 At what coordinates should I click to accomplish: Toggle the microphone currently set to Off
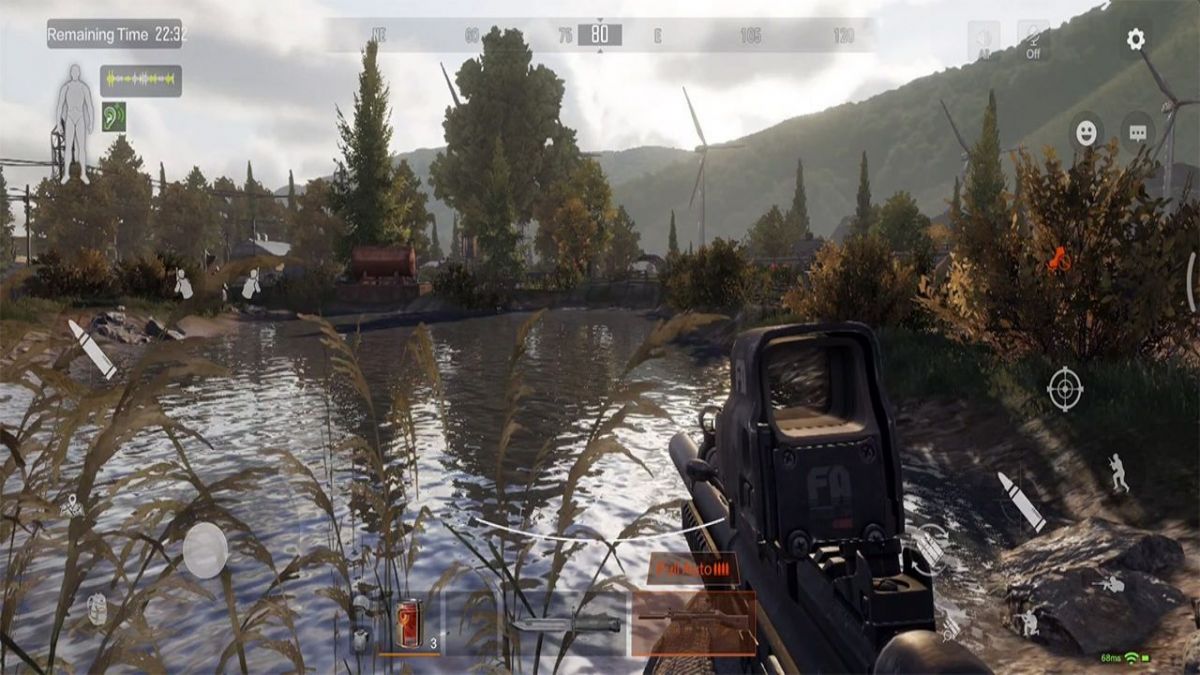[x=1033, y=41]
